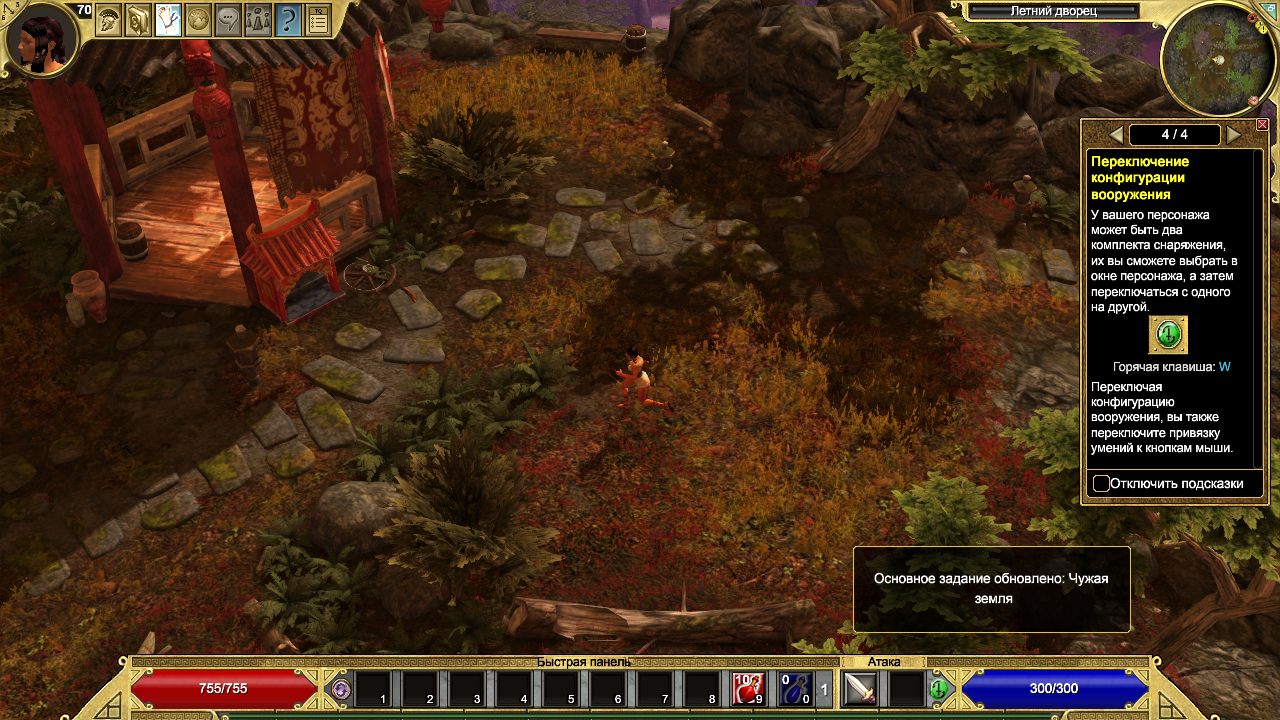The image size is (1280, 720).
Task: Use the blue mana potion slot
Action: [796, 688]
